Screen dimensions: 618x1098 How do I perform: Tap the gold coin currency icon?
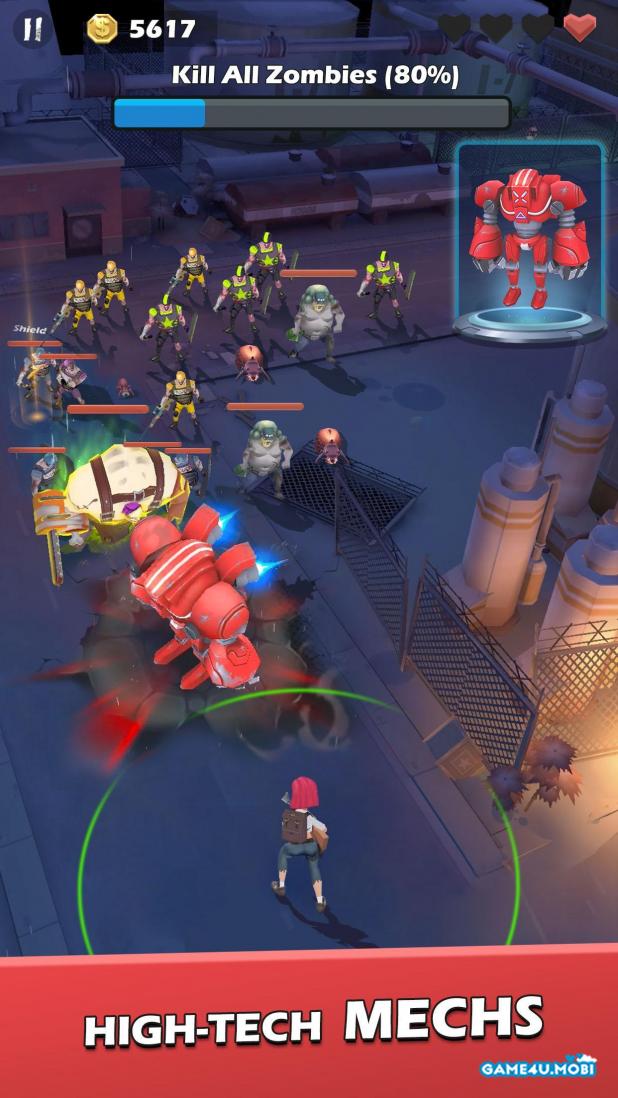pos(101,29)
